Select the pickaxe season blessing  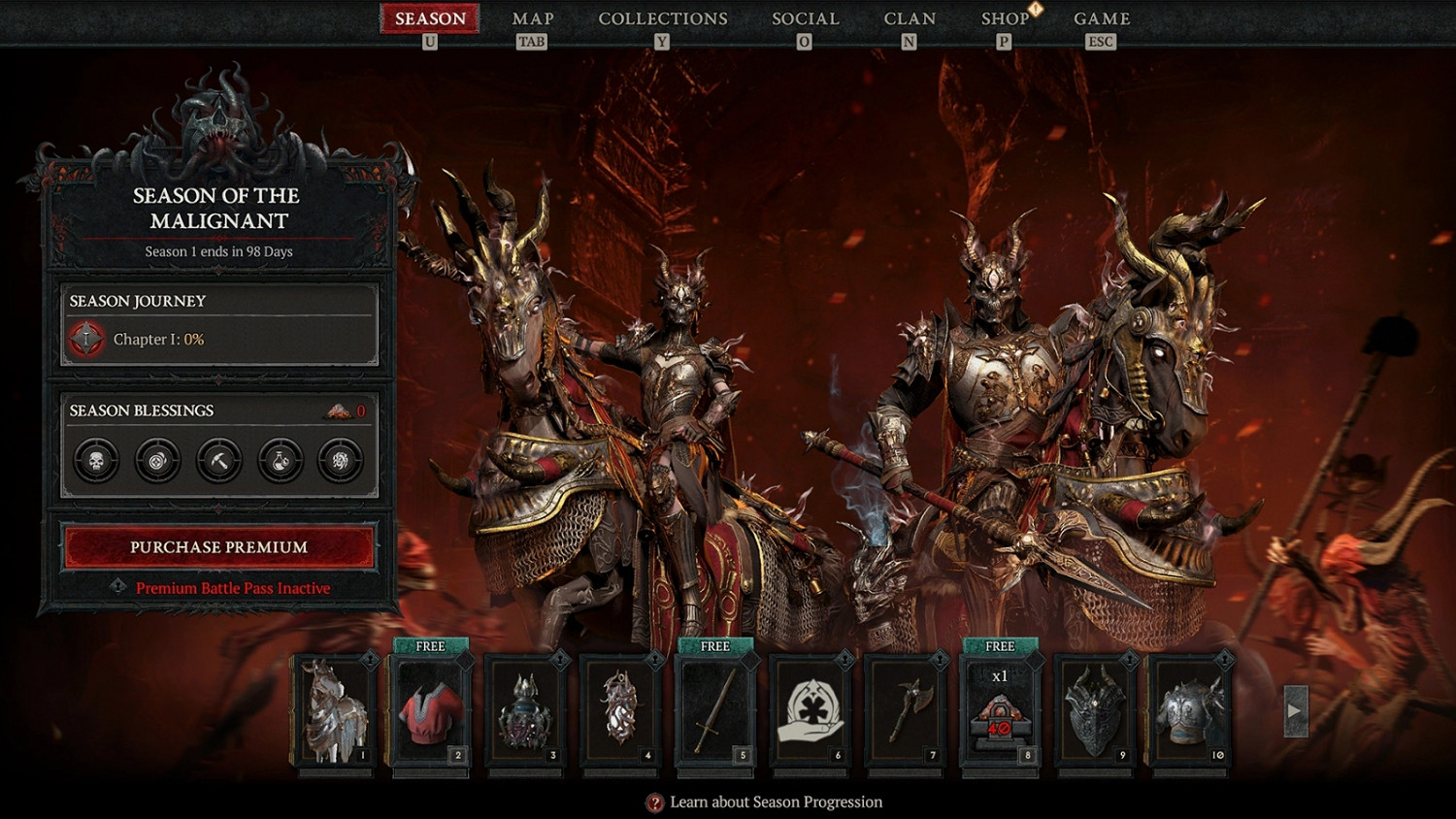tap(218, 460)
